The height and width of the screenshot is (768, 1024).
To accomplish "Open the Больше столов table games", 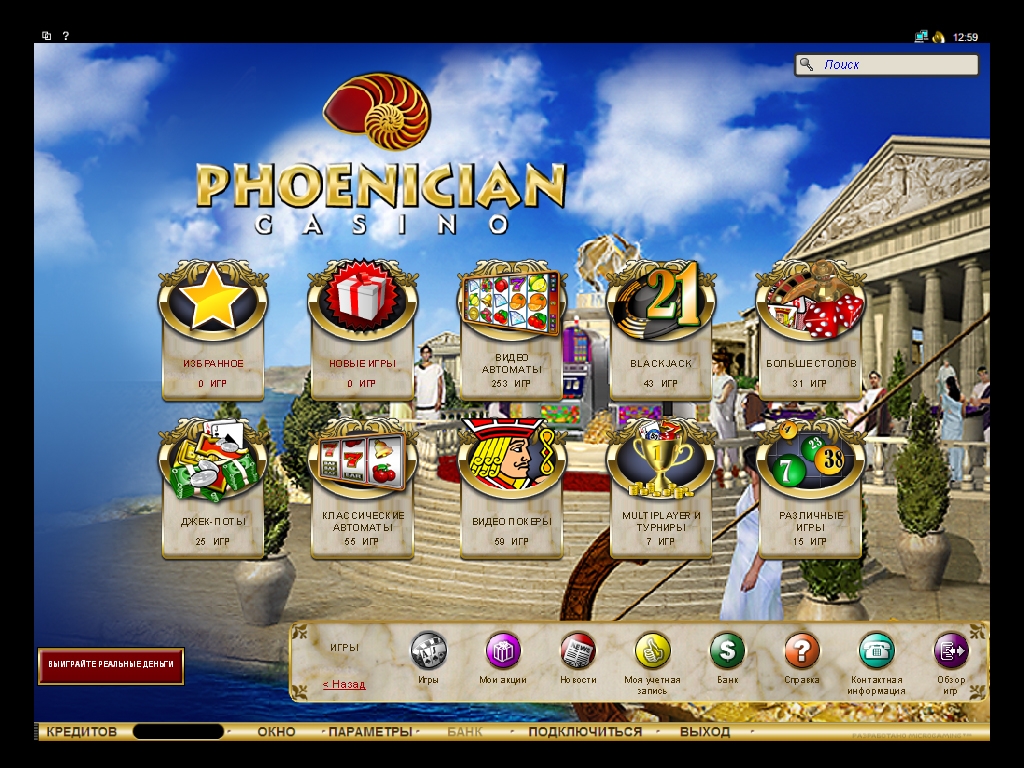I will [x=810, y=330].
